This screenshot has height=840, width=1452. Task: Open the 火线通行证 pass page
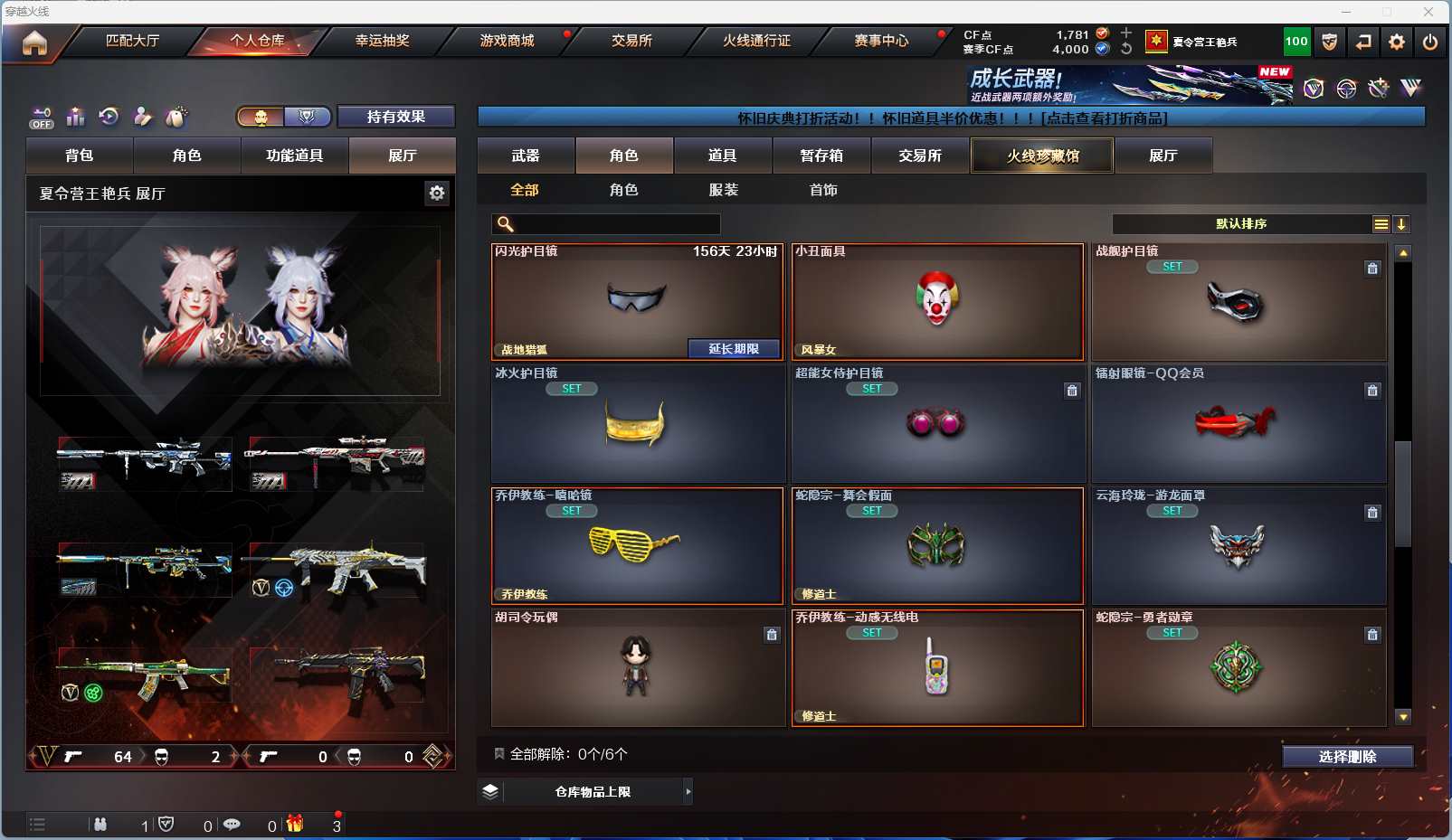click(x=756, y=41)
